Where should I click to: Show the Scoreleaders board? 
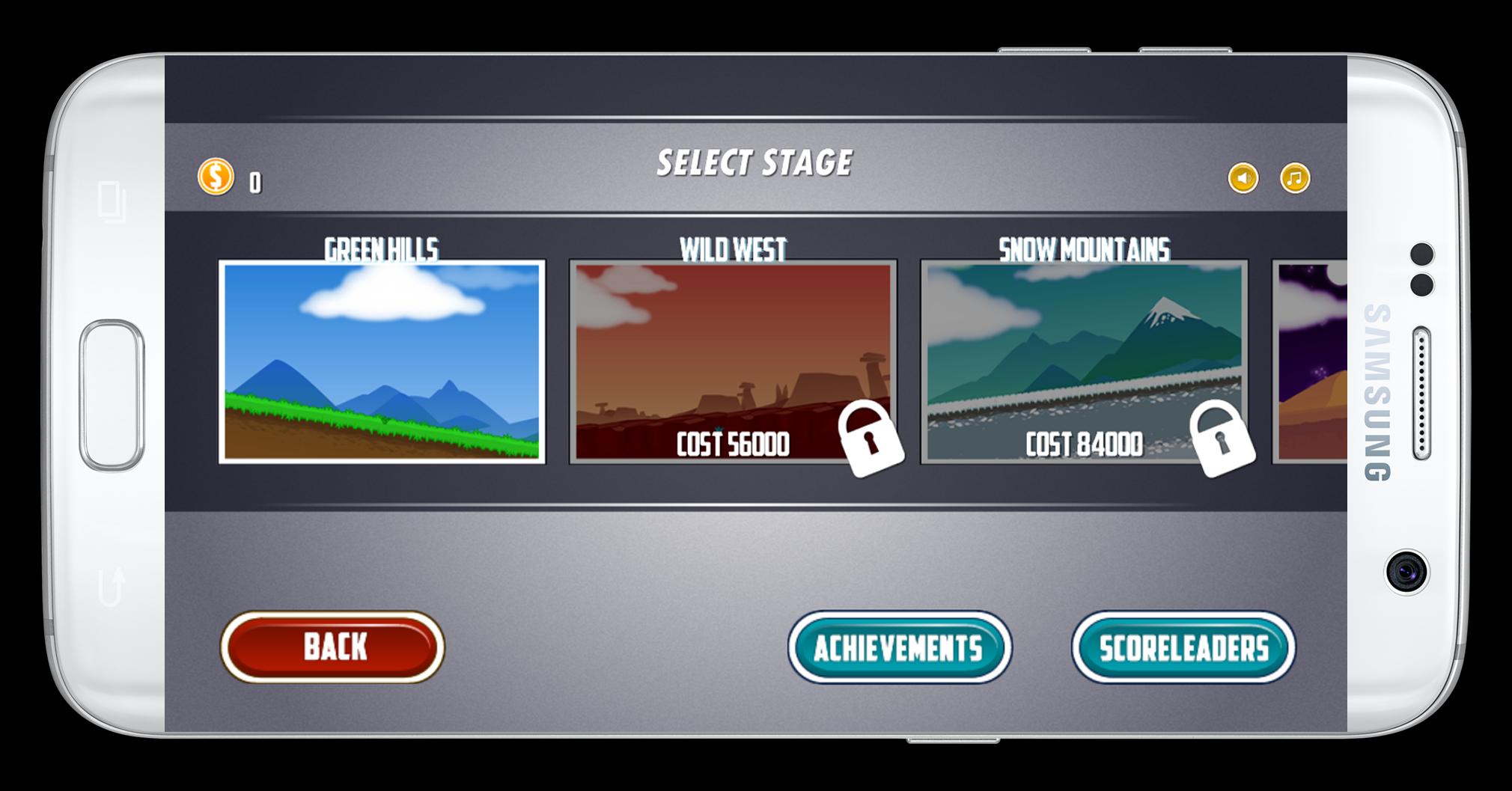(1183, 648)
